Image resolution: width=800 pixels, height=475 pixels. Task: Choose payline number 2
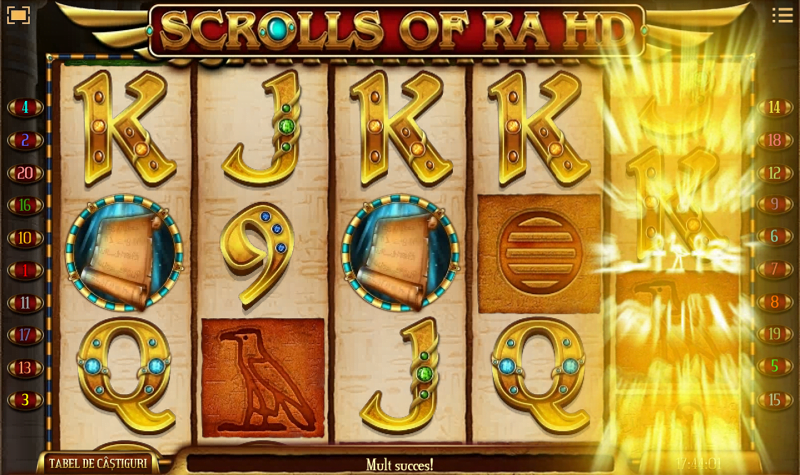point(24,140)
